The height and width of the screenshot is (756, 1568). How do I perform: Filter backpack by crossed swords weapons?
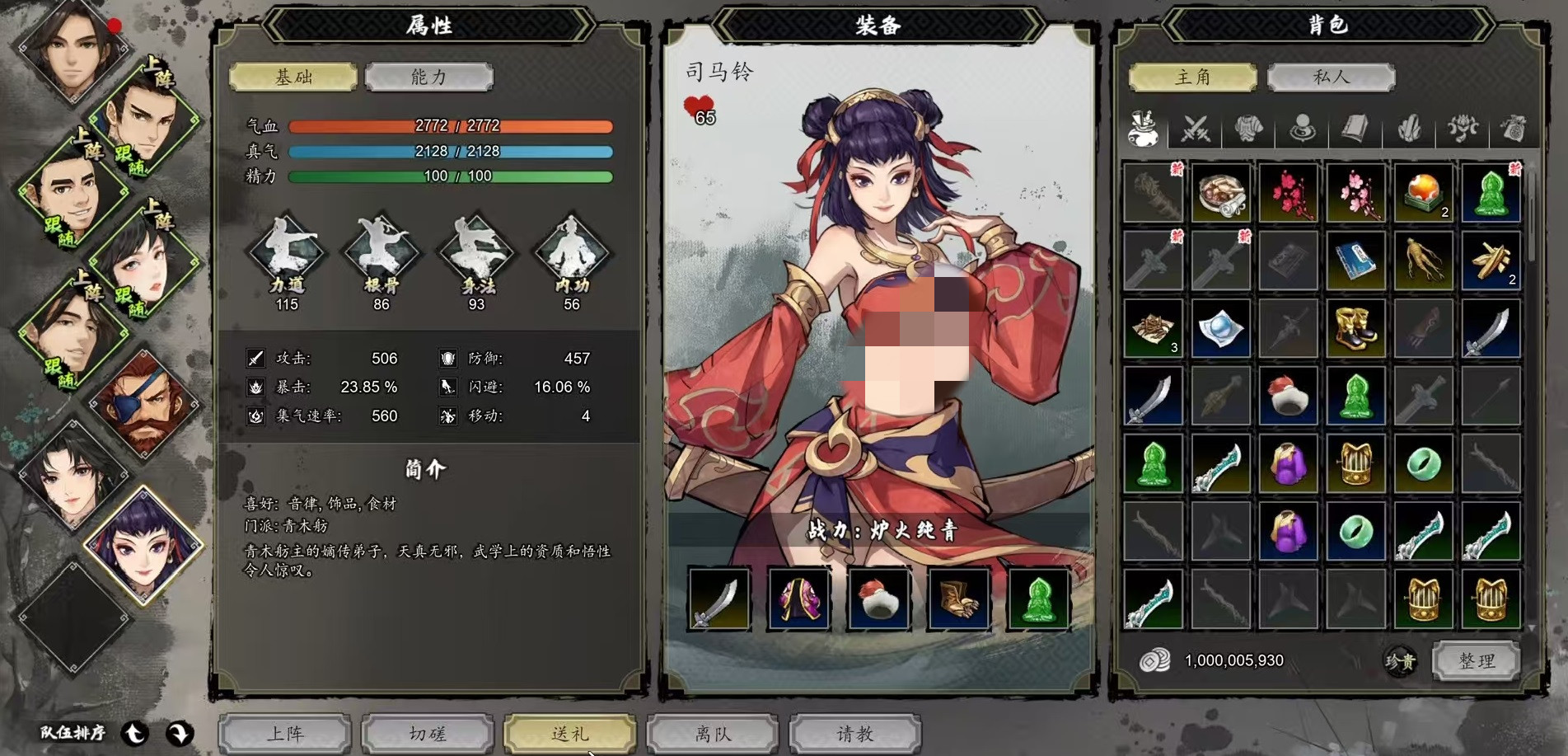pos(1196,129)
